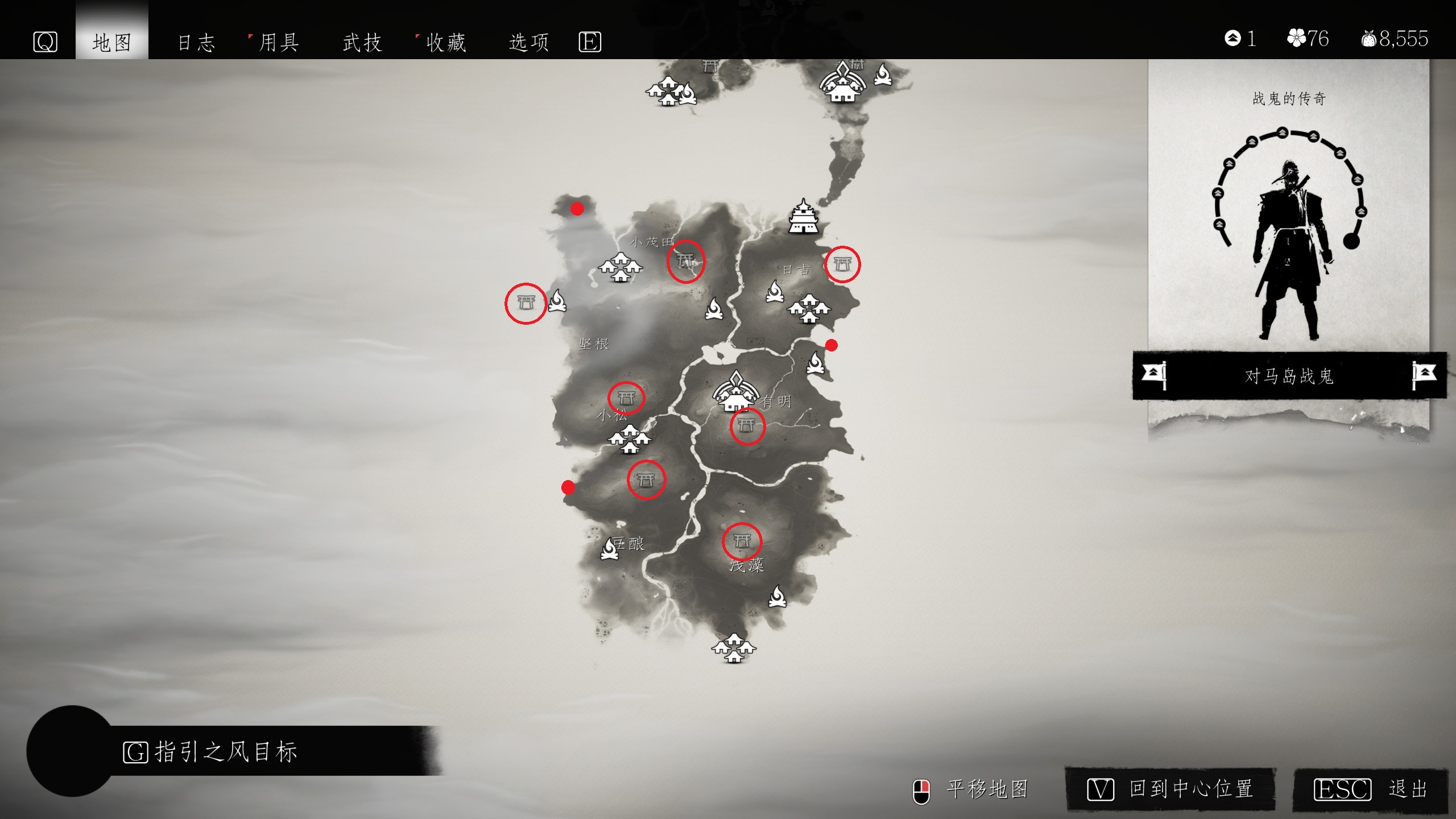
Task: Go to the 选项 options tab
Action: tap(528, 42)
